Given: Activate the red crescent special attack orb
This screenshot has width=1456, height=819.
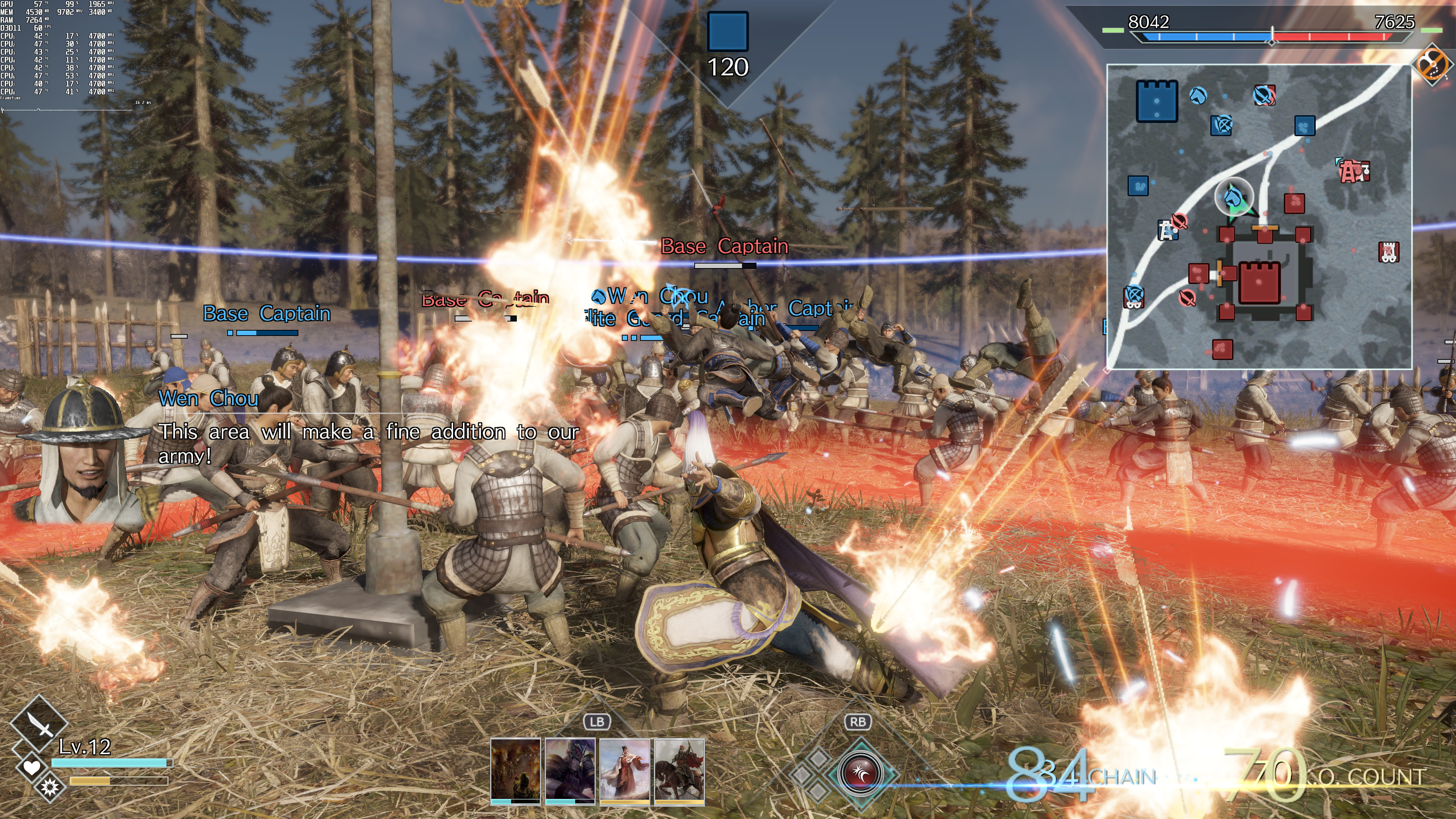Looking at the screenshot, I should 860,772.
